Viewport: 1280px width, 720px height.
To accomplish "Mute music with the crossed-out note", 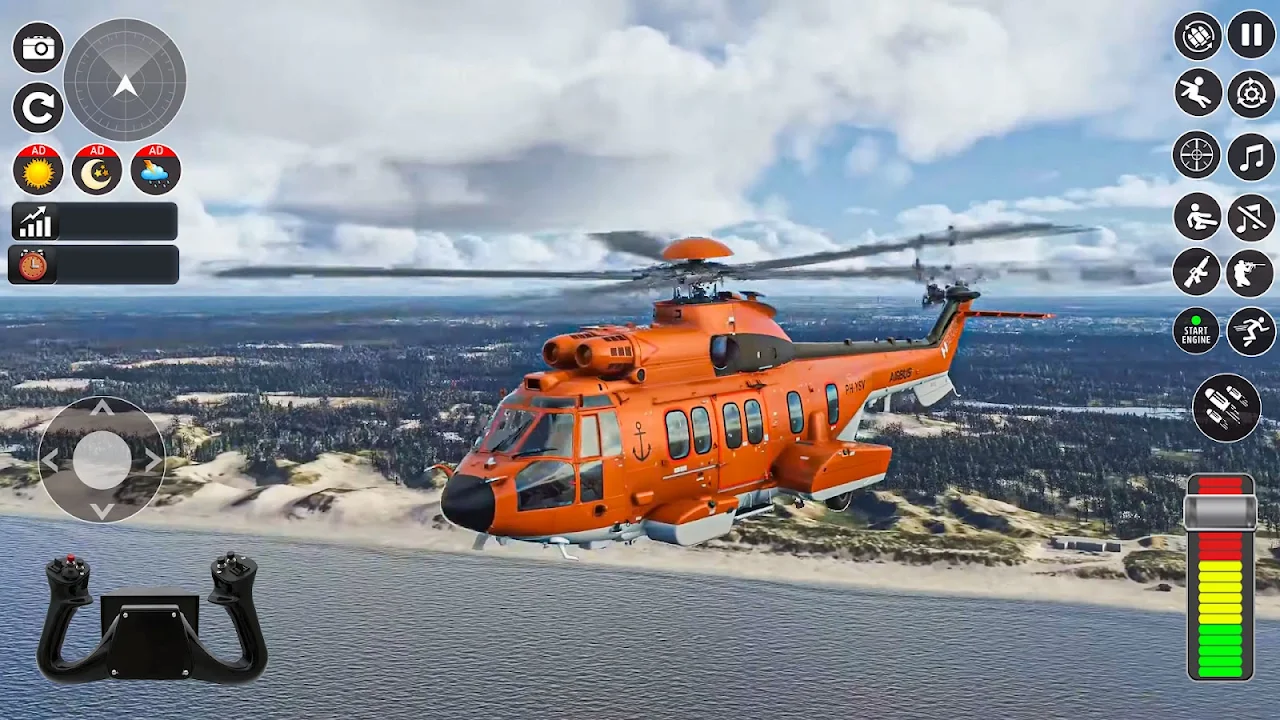I will pyautogui.click(x=1251, y=217).
